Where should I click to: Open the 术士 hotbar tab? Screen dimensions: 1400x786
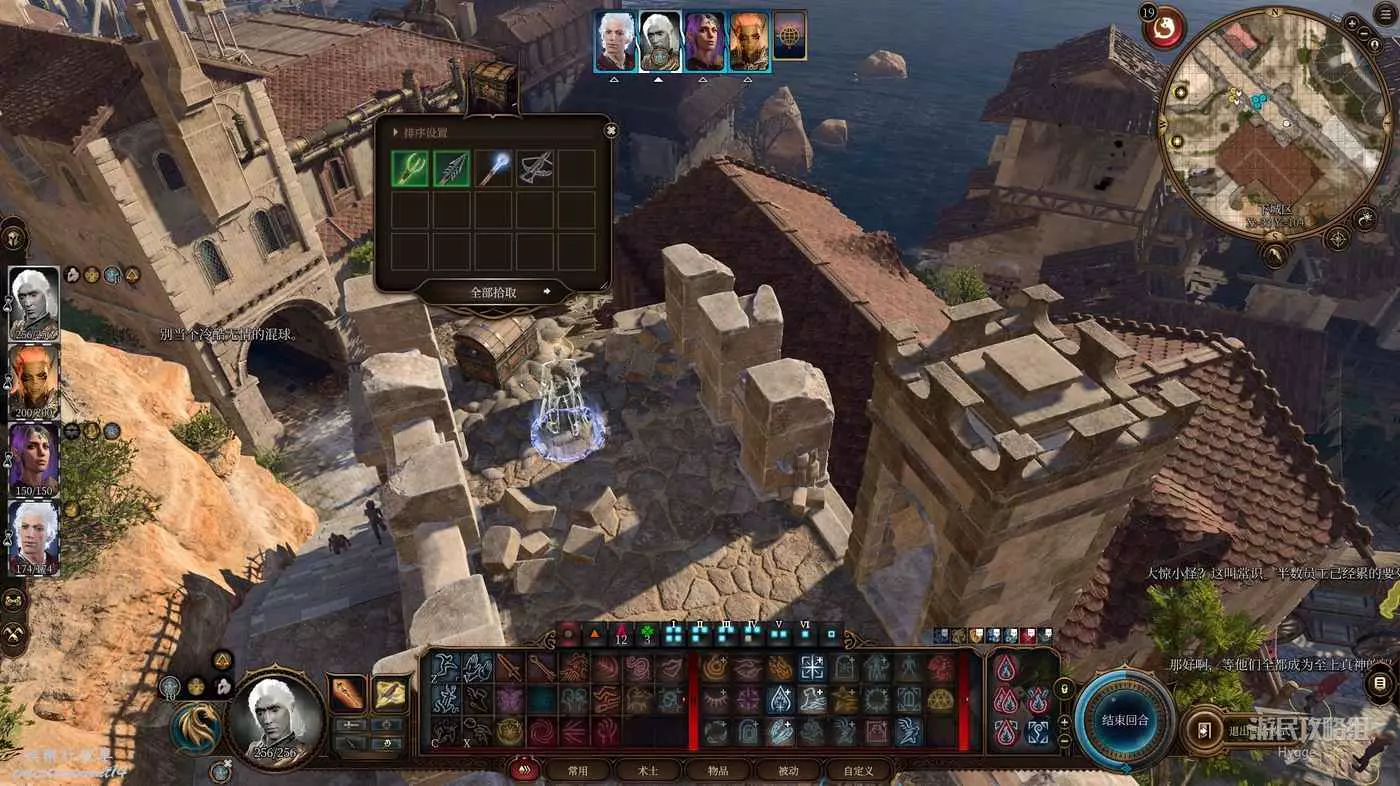coord(648,771)
